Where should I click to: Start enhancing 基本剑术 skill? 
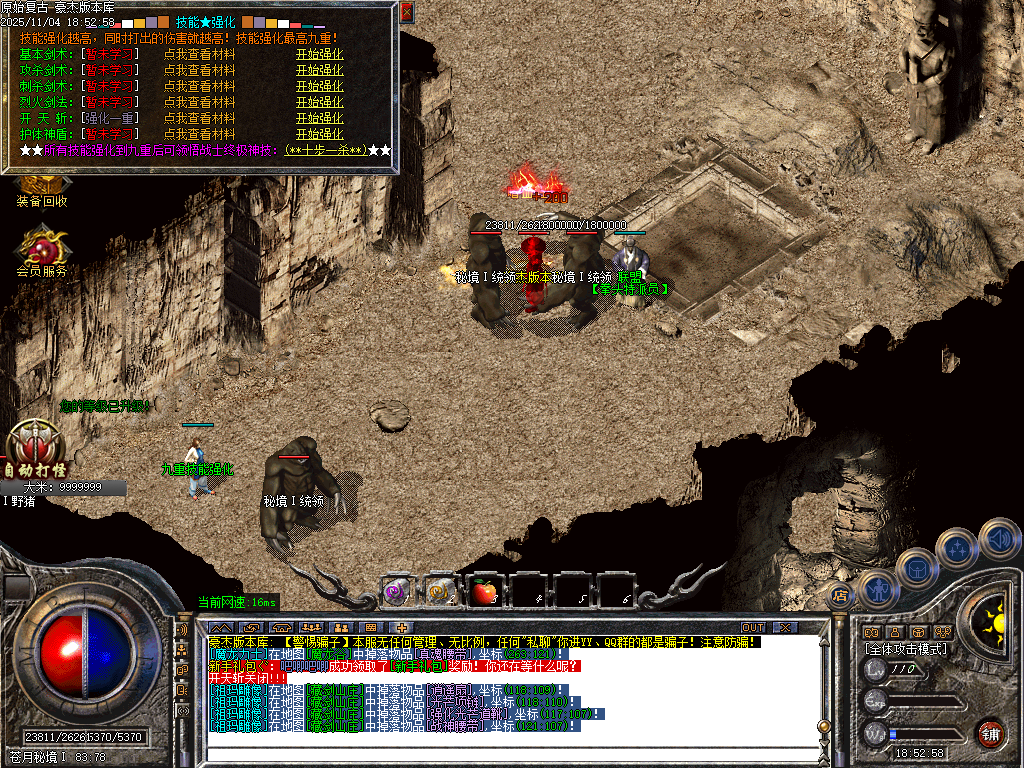tap(319, 54)
